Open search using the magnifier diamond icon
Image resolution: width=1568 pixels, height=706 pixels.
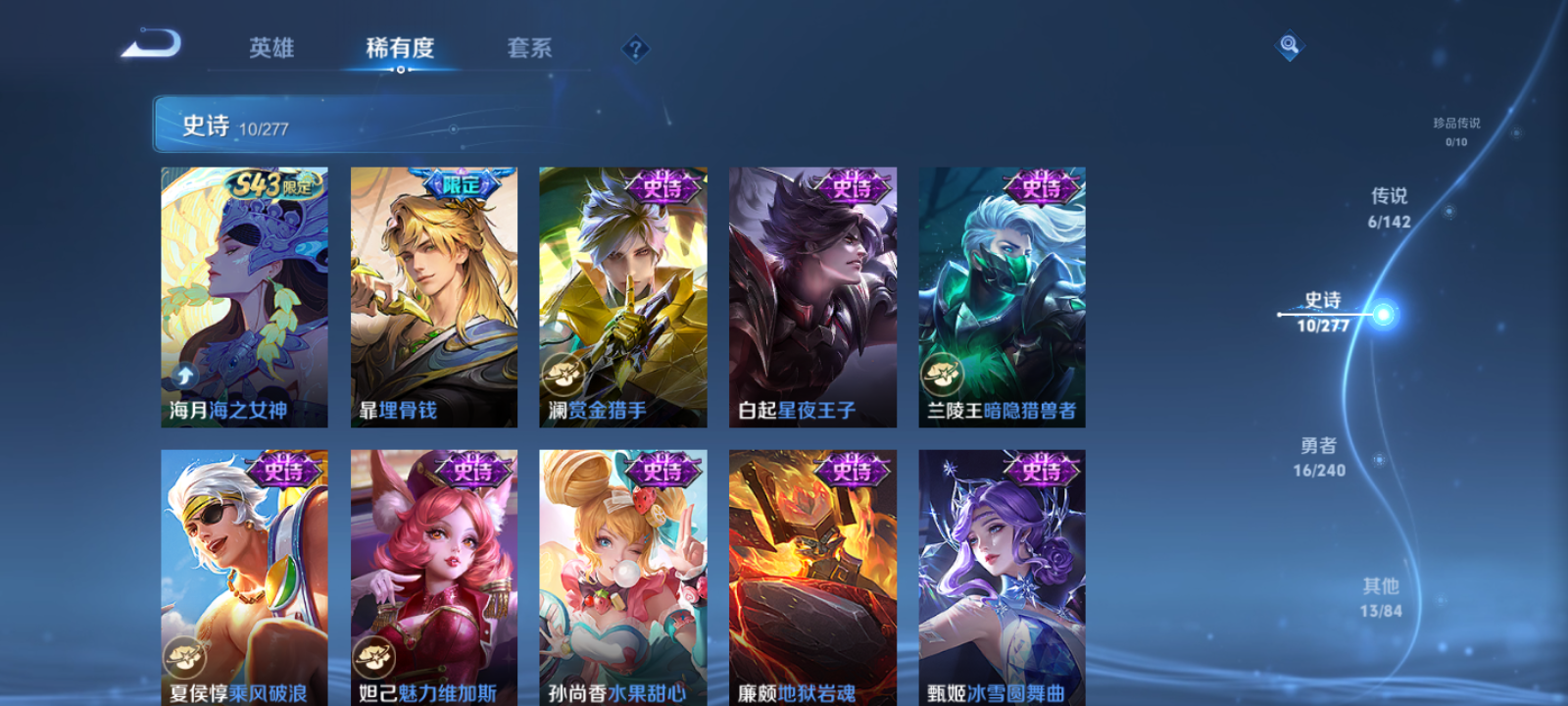pyautogui.click(x=1289, y=43)
